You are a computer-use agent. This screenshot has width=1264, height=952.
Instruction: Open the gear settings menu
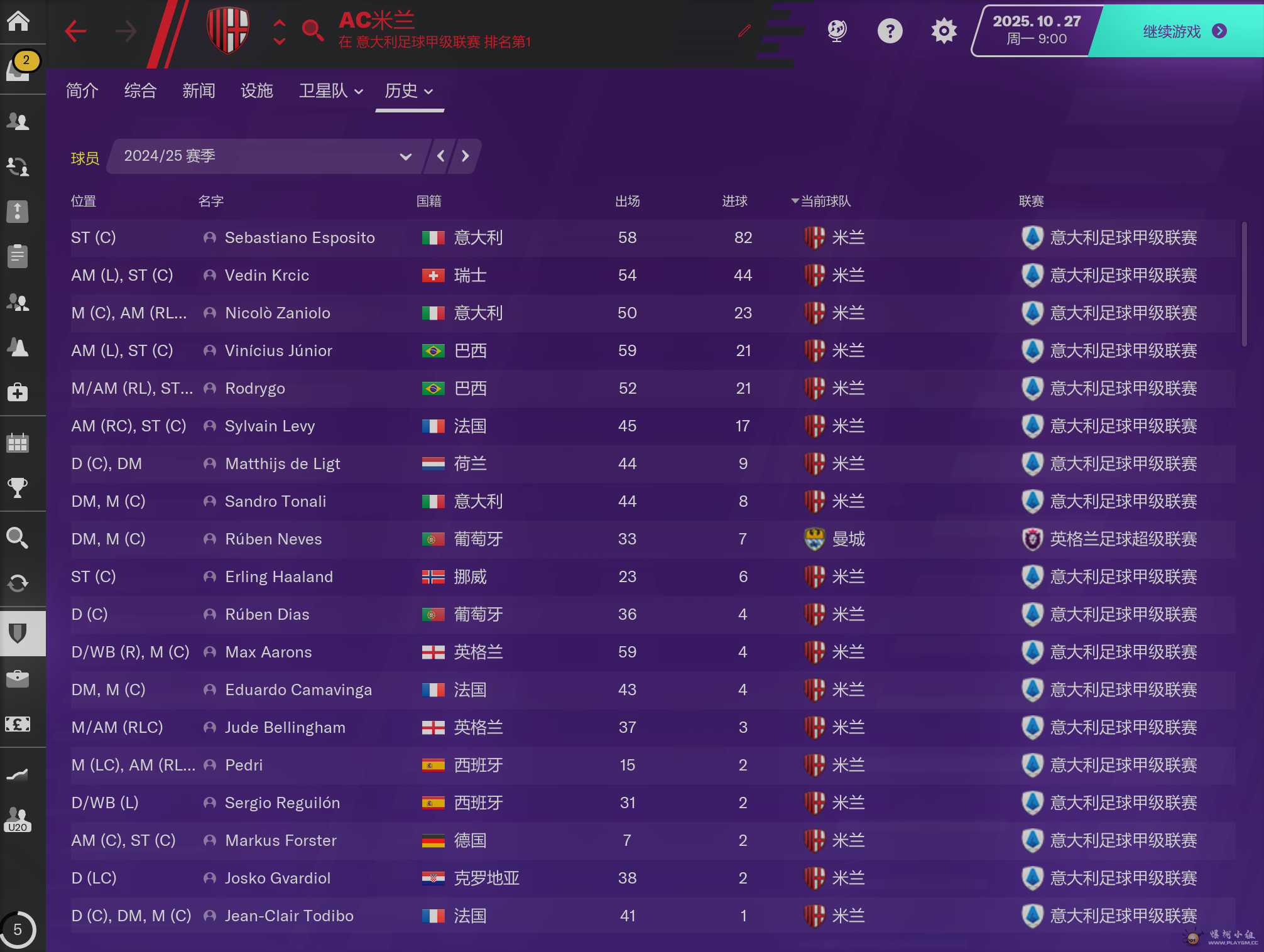[944, 31]
